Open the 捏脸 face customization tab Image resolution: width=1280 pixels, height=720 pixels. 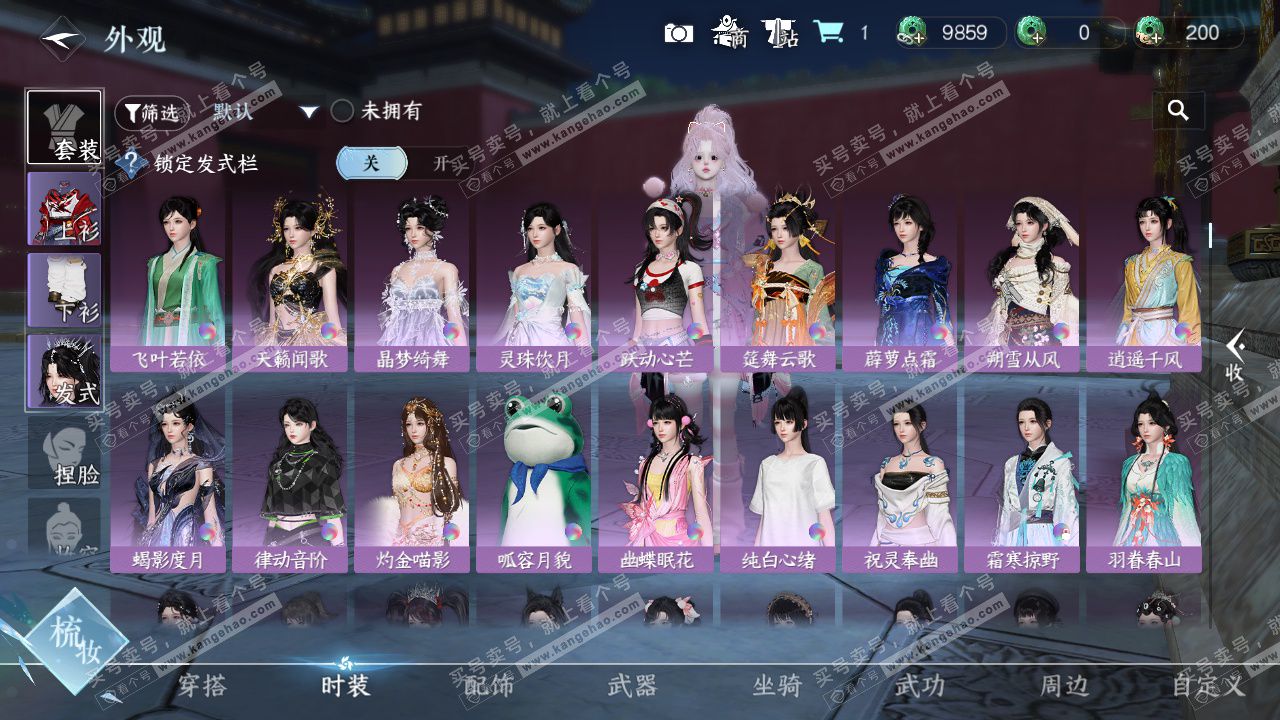click(66, 453)
